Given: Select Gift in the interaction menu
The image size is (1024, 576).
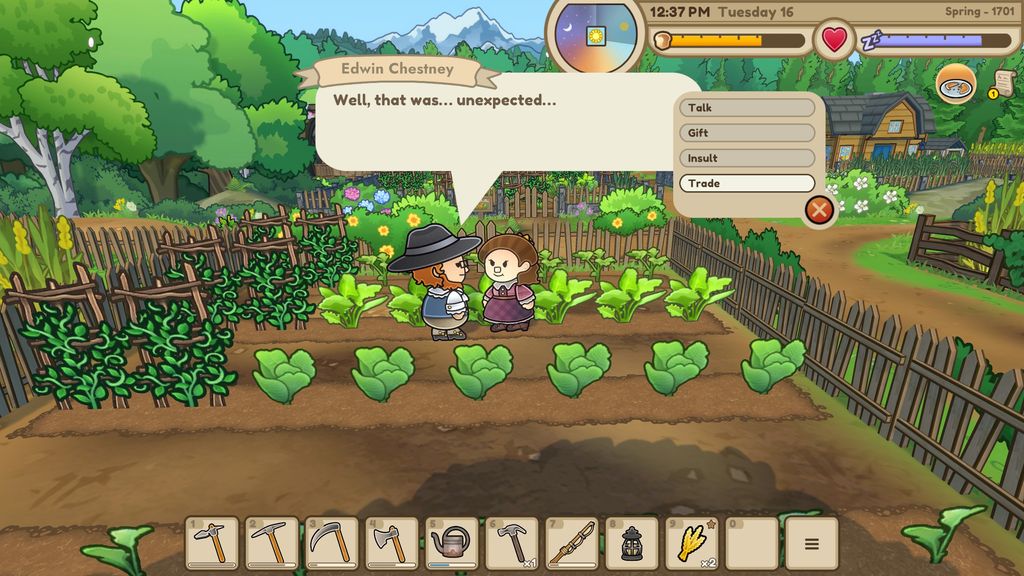Looking at the screenshot, I should [747, 133].
